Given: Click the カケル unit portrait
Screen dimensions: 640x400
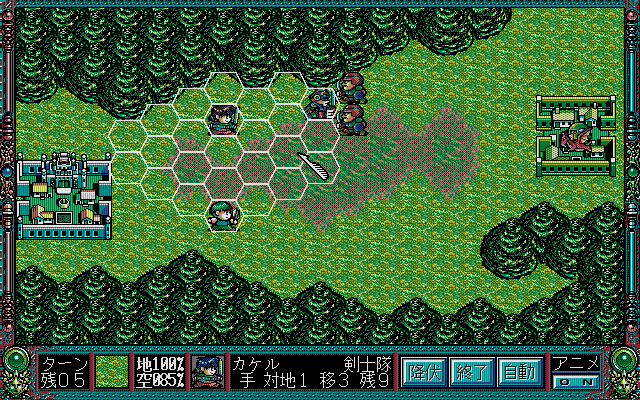Looking at the screenshot, I should pyautogui.click(x=210, y=371).
